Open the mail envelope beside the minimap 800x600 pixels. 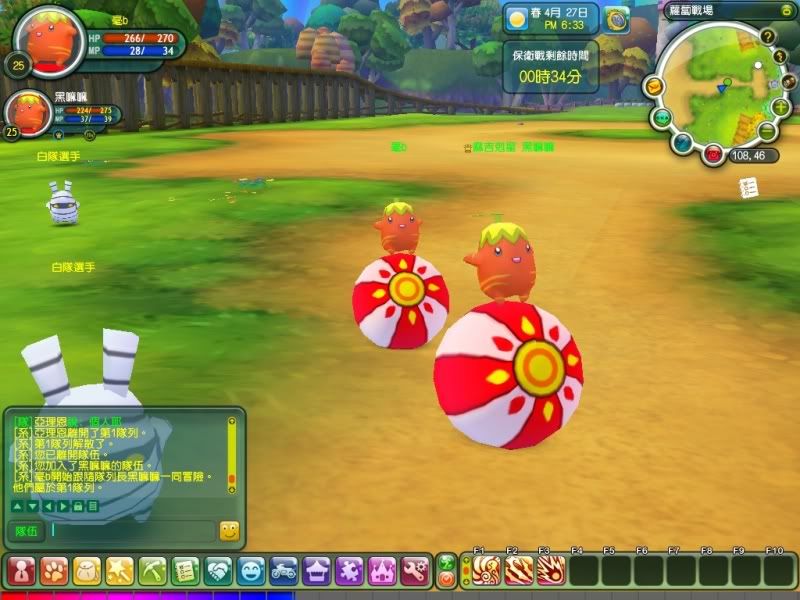tap(653, 87)
